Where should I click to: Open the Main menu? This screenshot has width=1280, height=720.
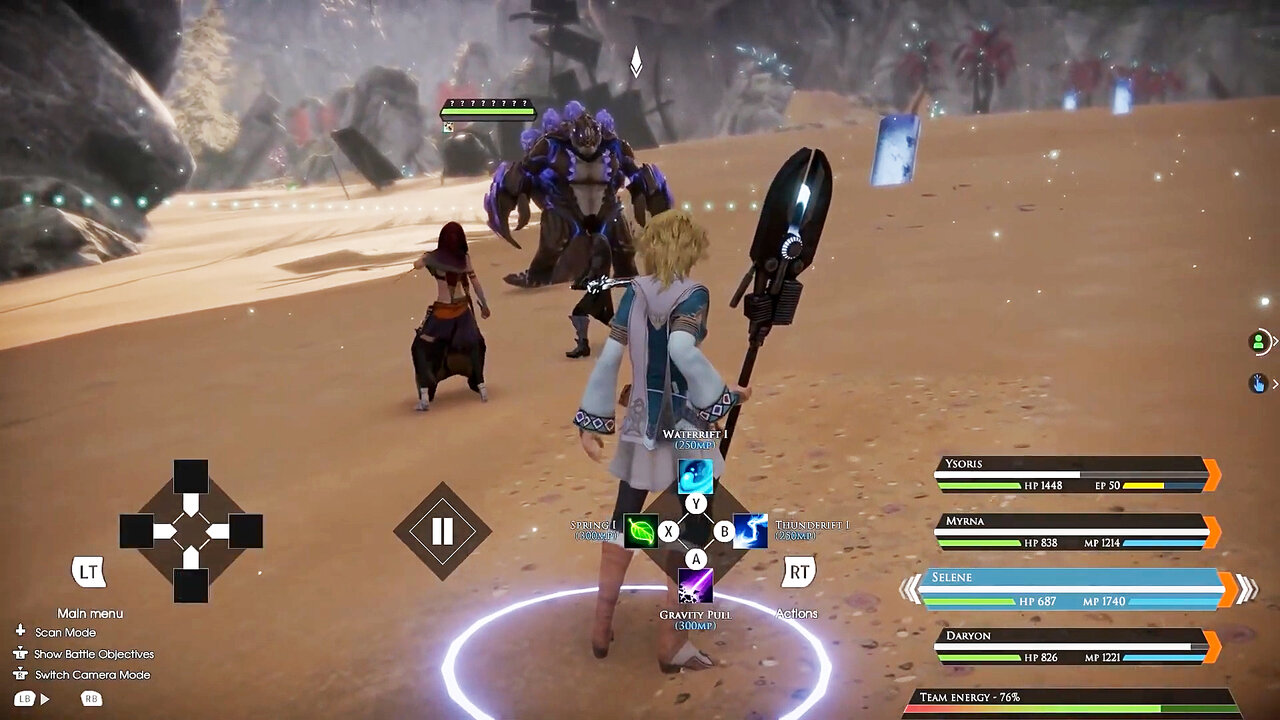point(89,573)
